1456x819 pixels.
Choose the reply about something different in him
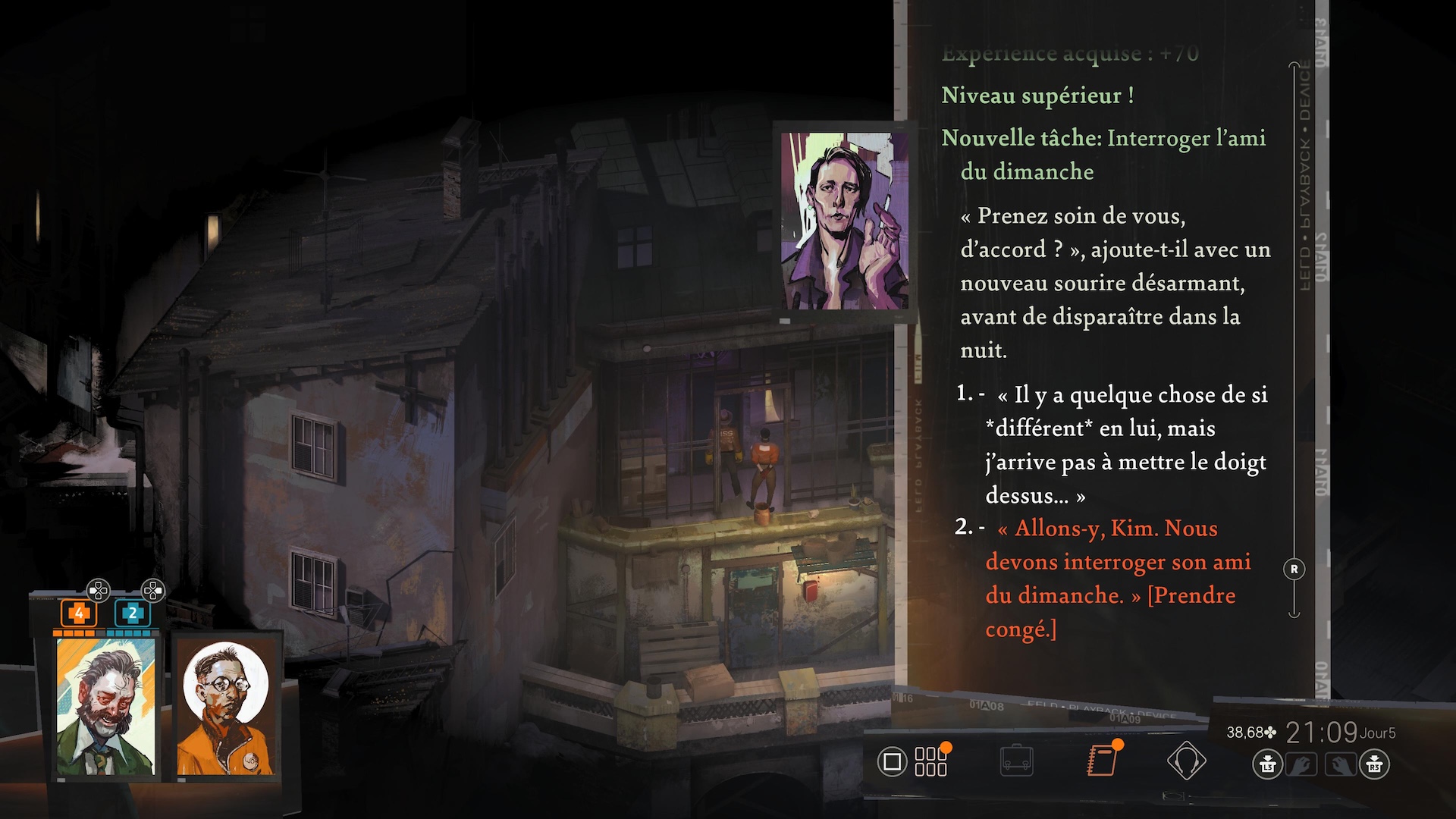pyautogui.click(x=1125, y=444)
